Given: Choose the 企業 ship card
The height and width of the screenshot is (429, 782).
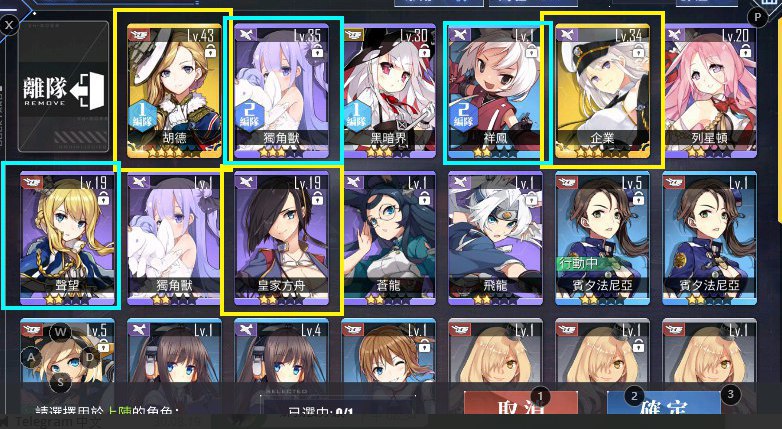Looking at the screenshot, I should (x=602, y=88).
